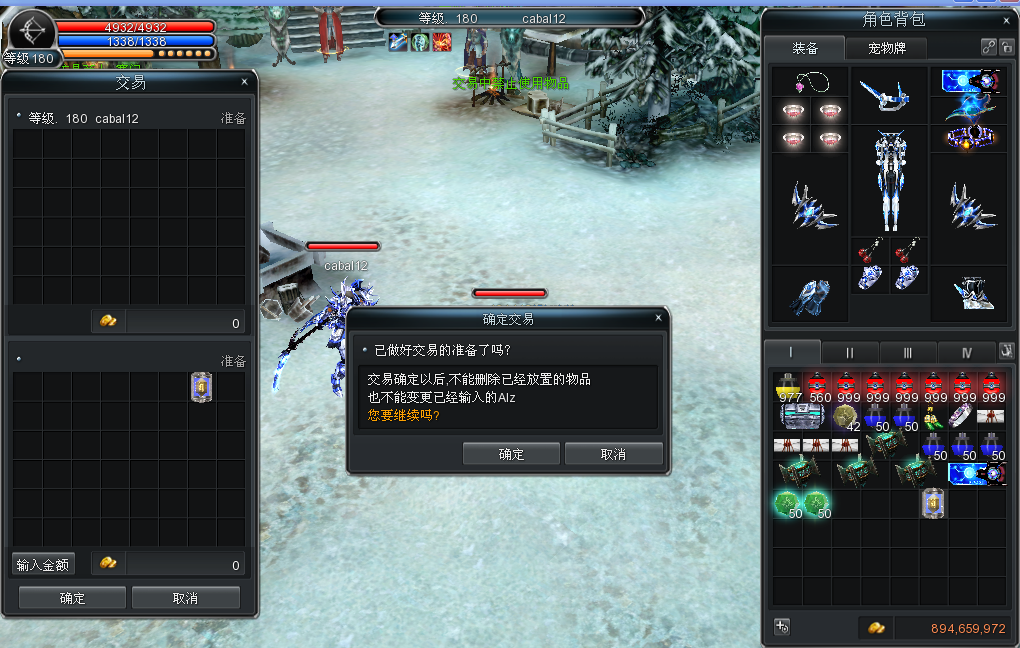Viewport: 1020px width, 648px height.
Task: Select the card item placed in the trade grid
Action: pyautogui.click(x=202, y=387)
